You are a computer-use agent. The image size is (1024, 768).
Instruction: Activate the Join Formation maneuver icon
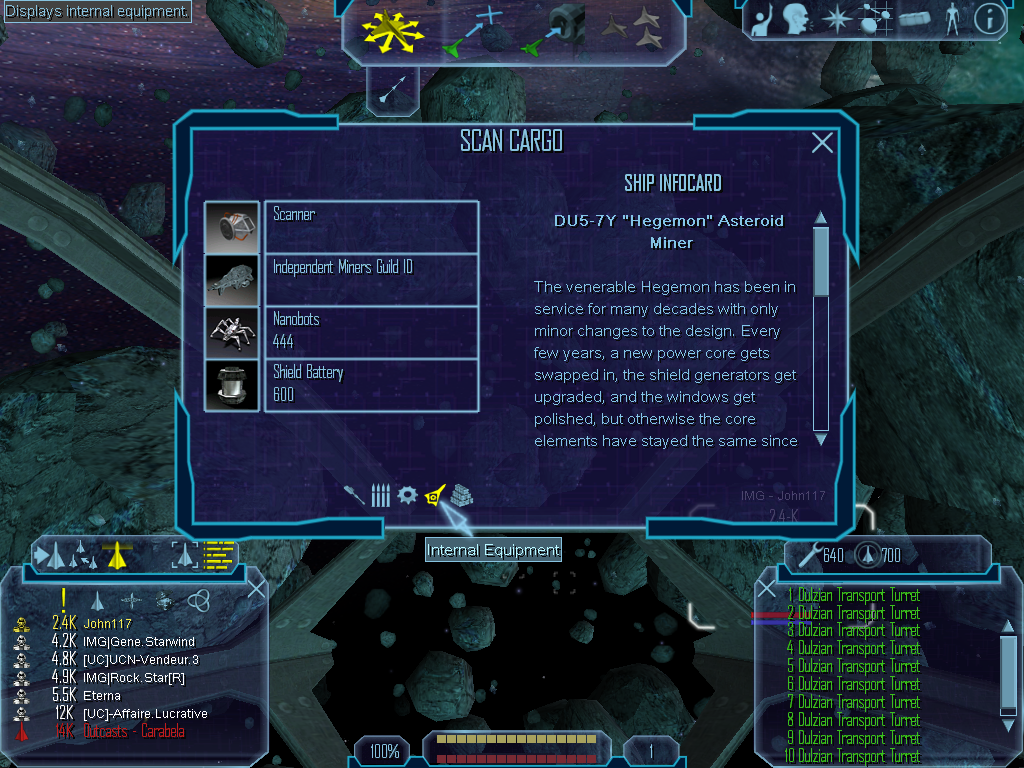pos(632,30)
